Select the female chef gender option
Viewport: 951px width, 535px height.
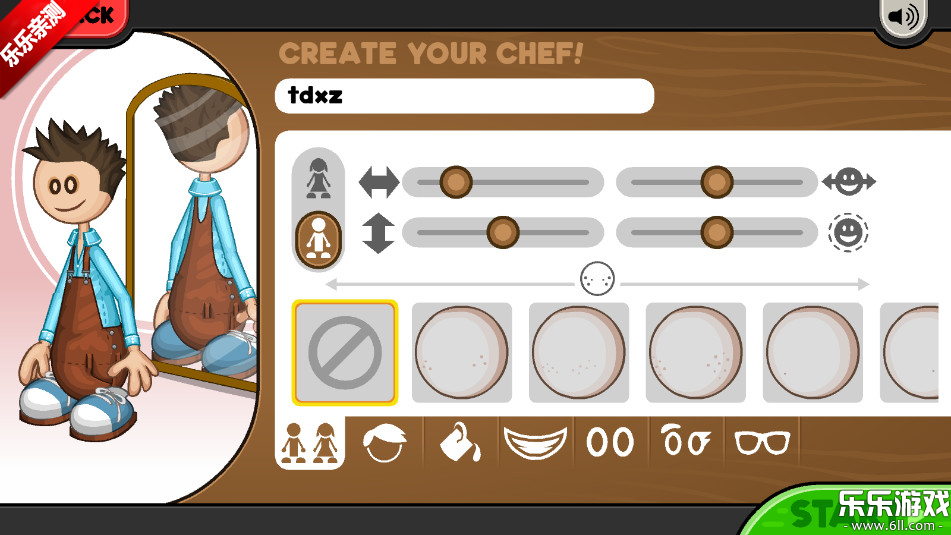pyautogui.click(x=318, y=177)
